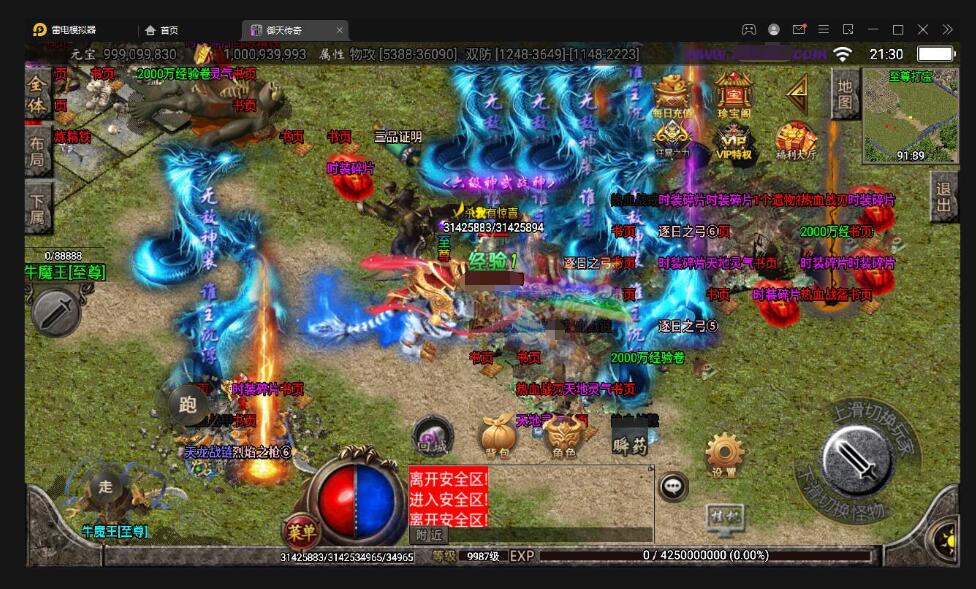Open the 布局 layout button

(x=37, y=150)
